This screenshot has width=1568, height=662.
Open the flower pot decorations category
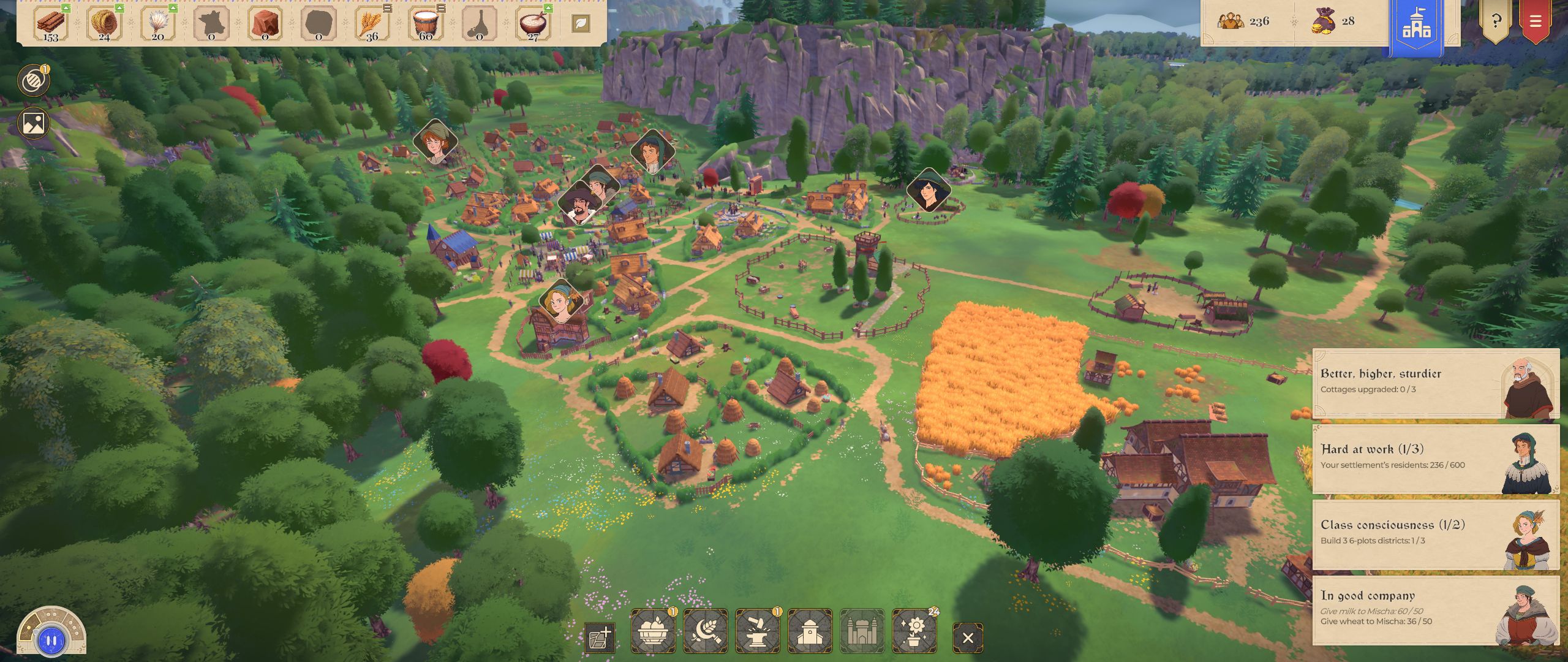point(914,631)
